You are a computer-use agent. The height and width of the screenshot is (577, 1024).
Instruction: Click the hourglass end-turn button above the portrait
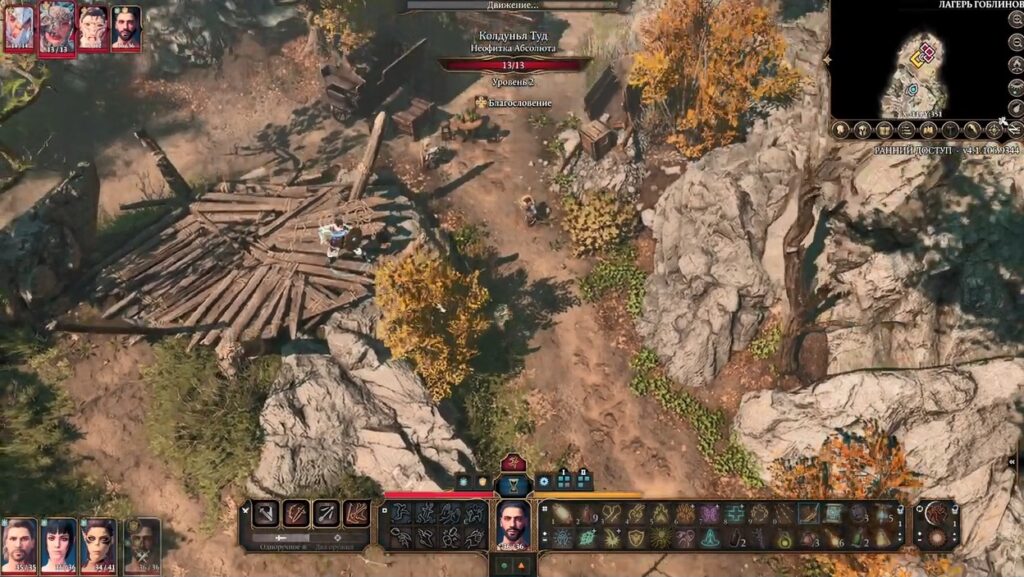(x=513, y=483)
